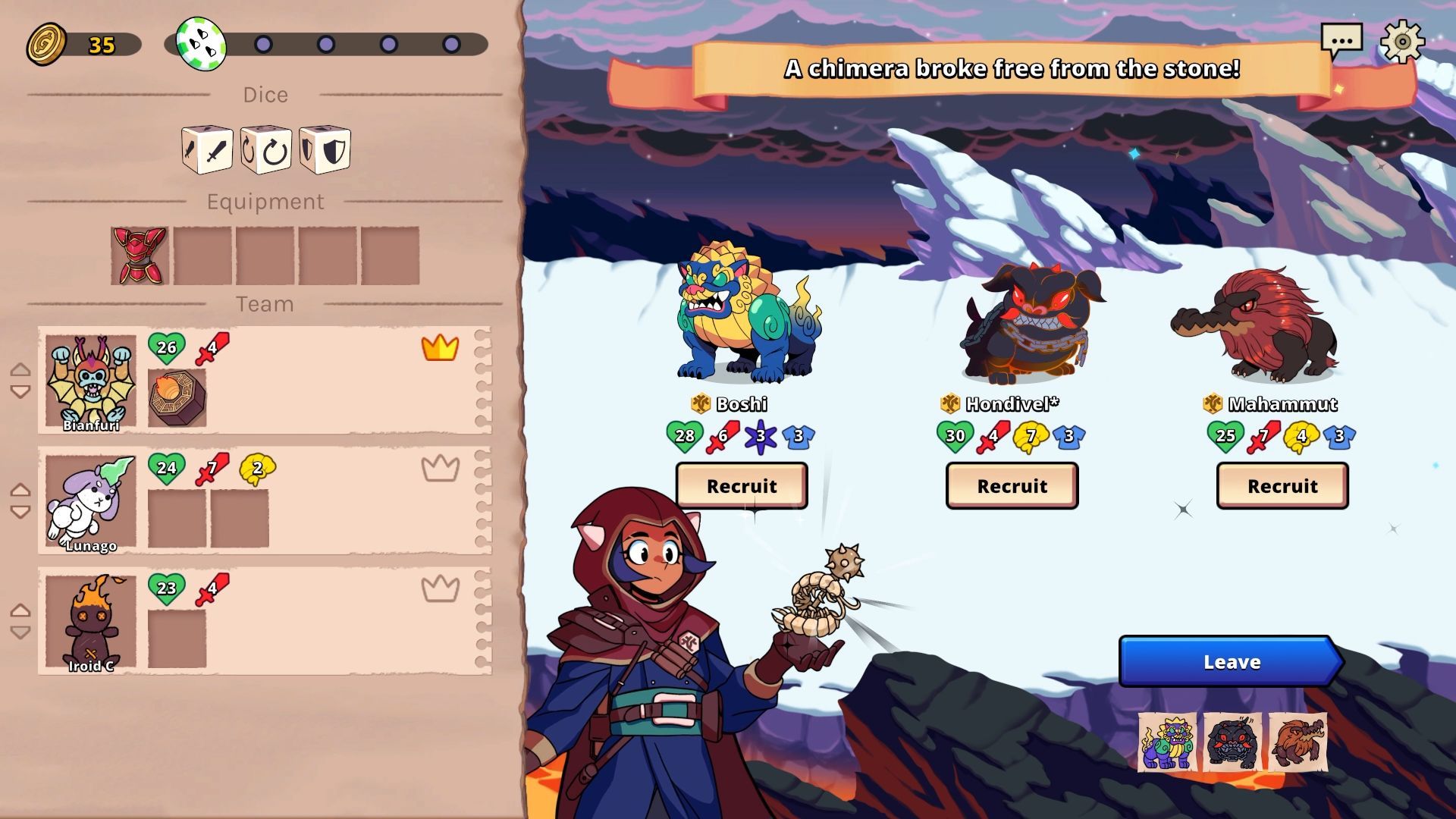The width and height of the screenshot is (1456, 819).
Task: Select the reroll die
Action: pos(266,150)
